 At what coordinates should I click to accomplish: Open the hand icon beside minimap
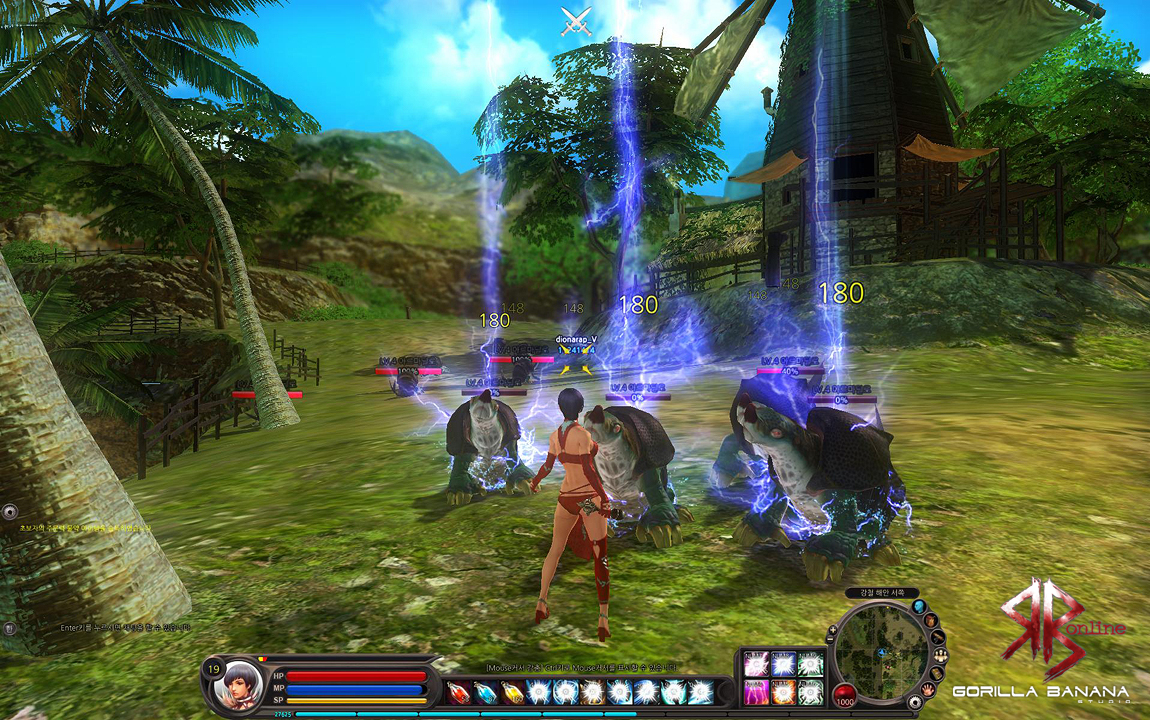tap(929, 689)
